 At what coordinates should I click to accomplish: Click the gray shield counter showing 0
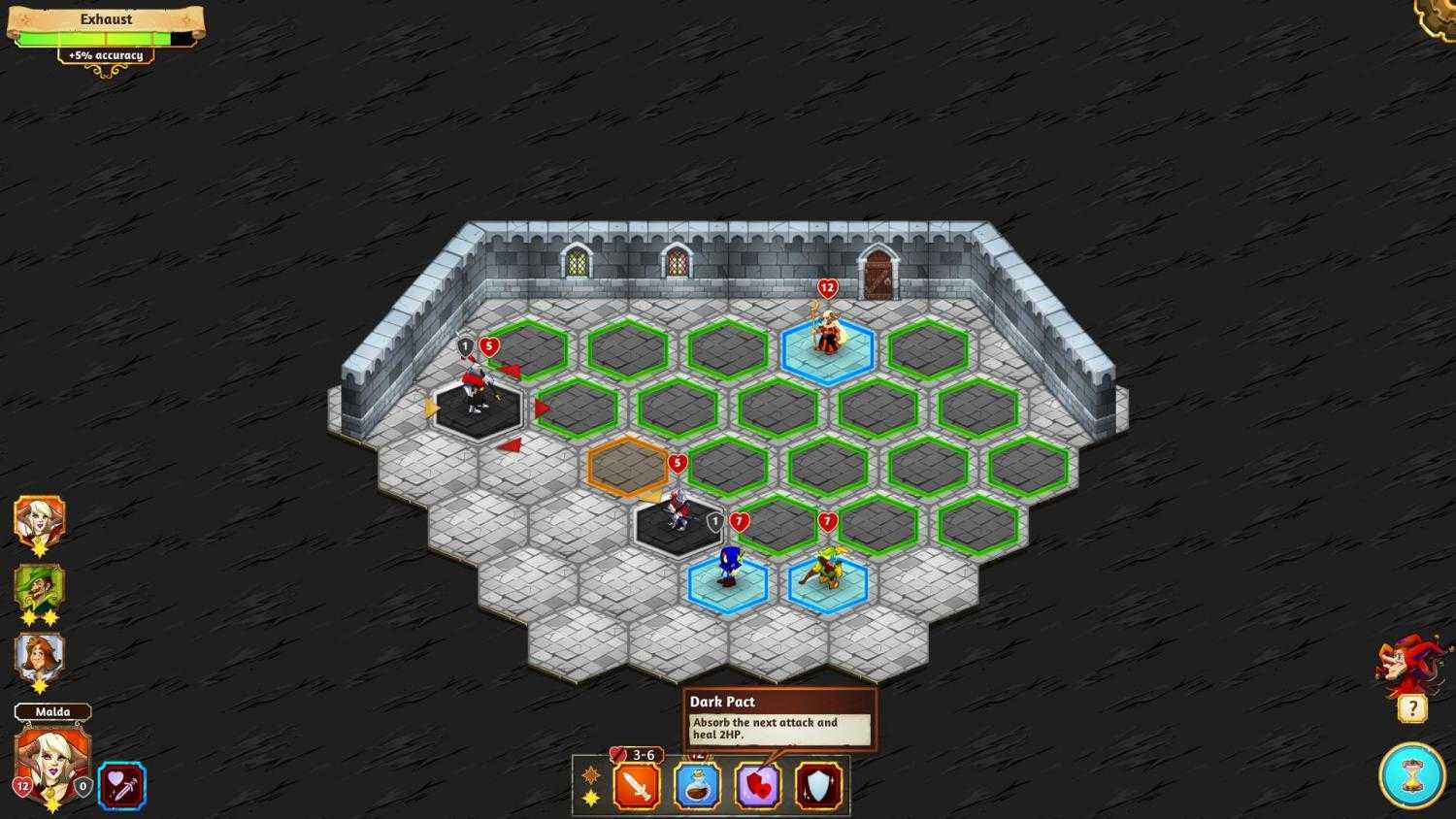click(x=83, y=788)
